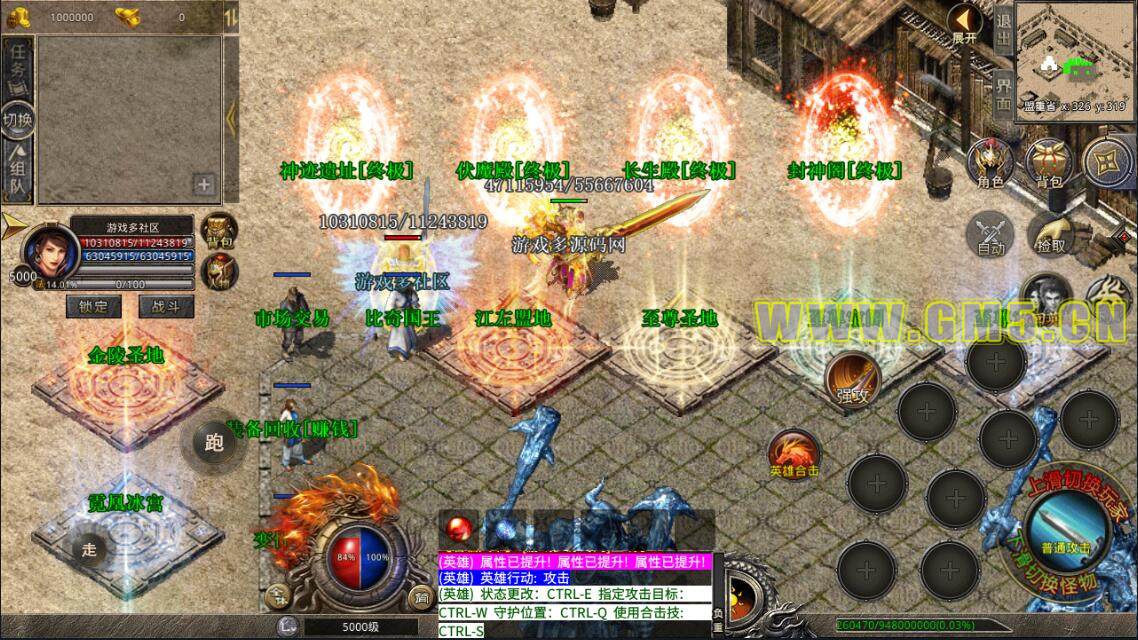Toggle the 走 walk button
Screen dimensions: 1138x640
point(90,549)
